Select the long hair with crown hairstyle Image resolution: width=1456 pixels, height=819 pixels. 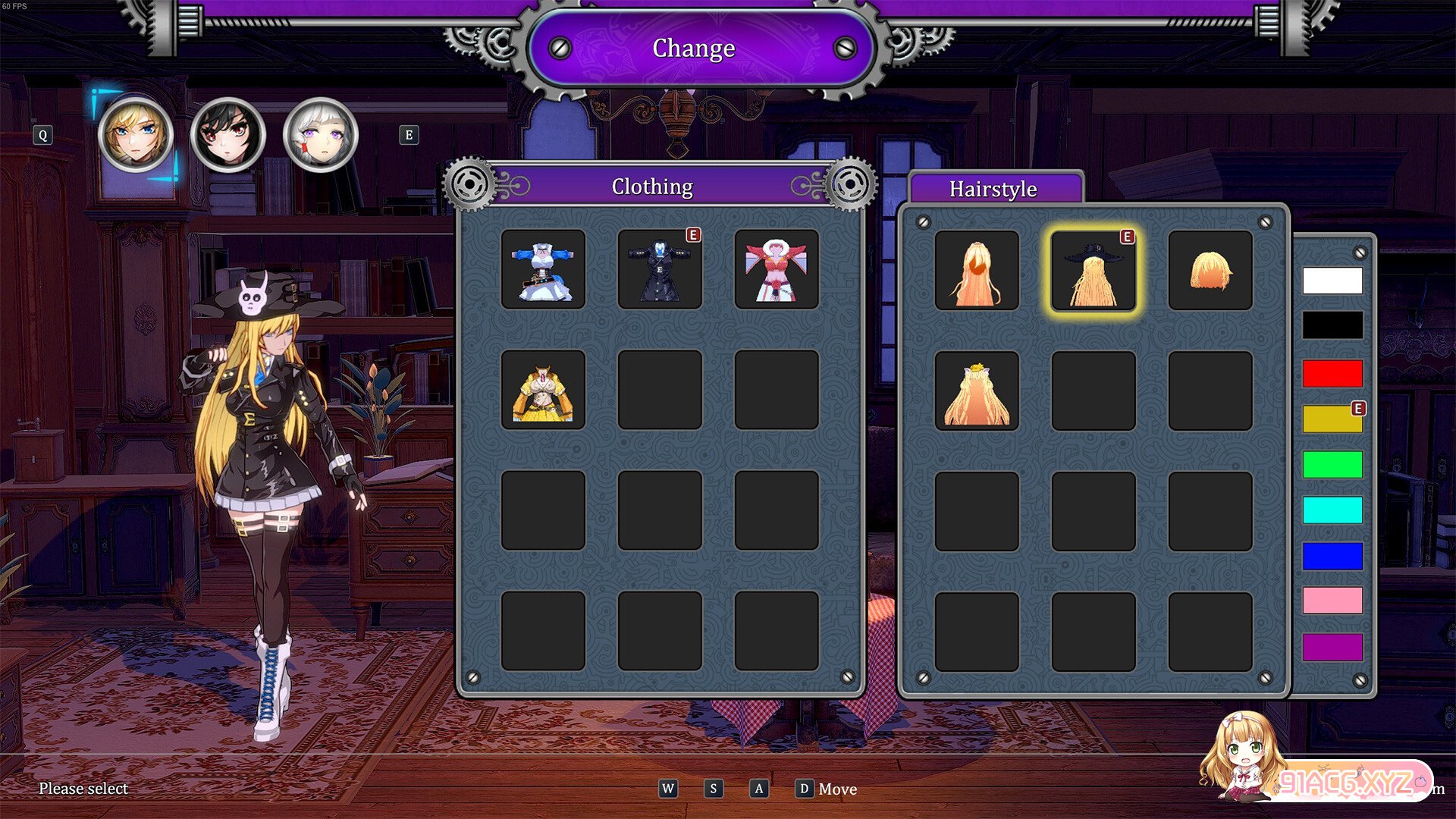tap(977, 391)
